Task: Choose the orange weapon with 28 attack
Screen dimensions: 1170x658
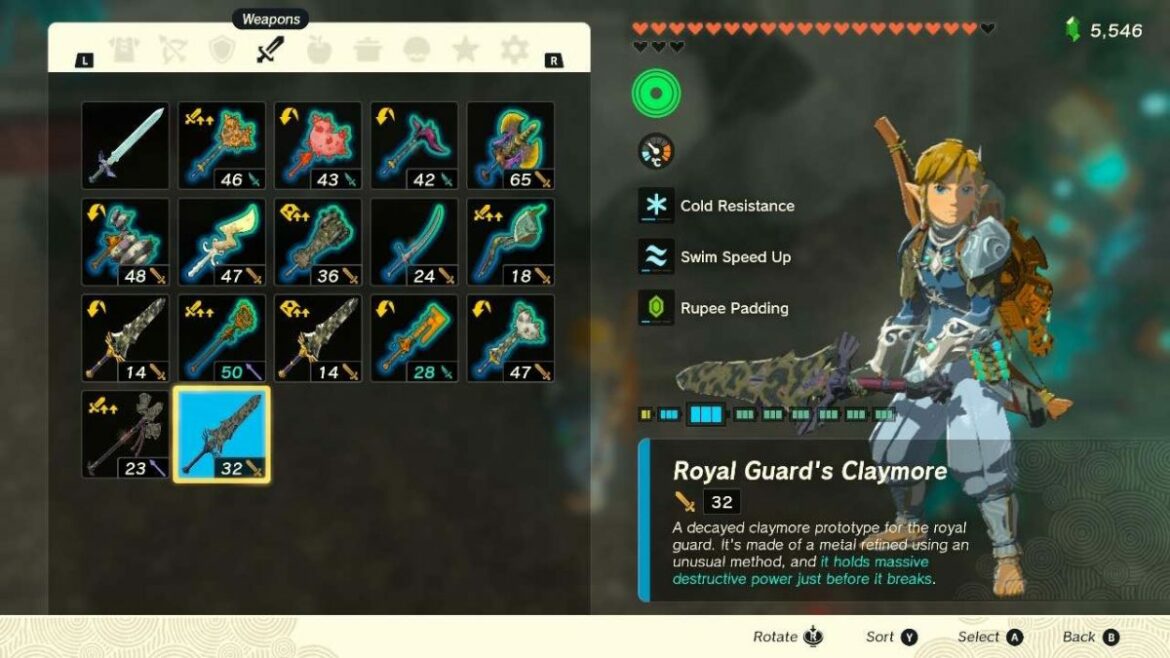Action: [414, 338]
